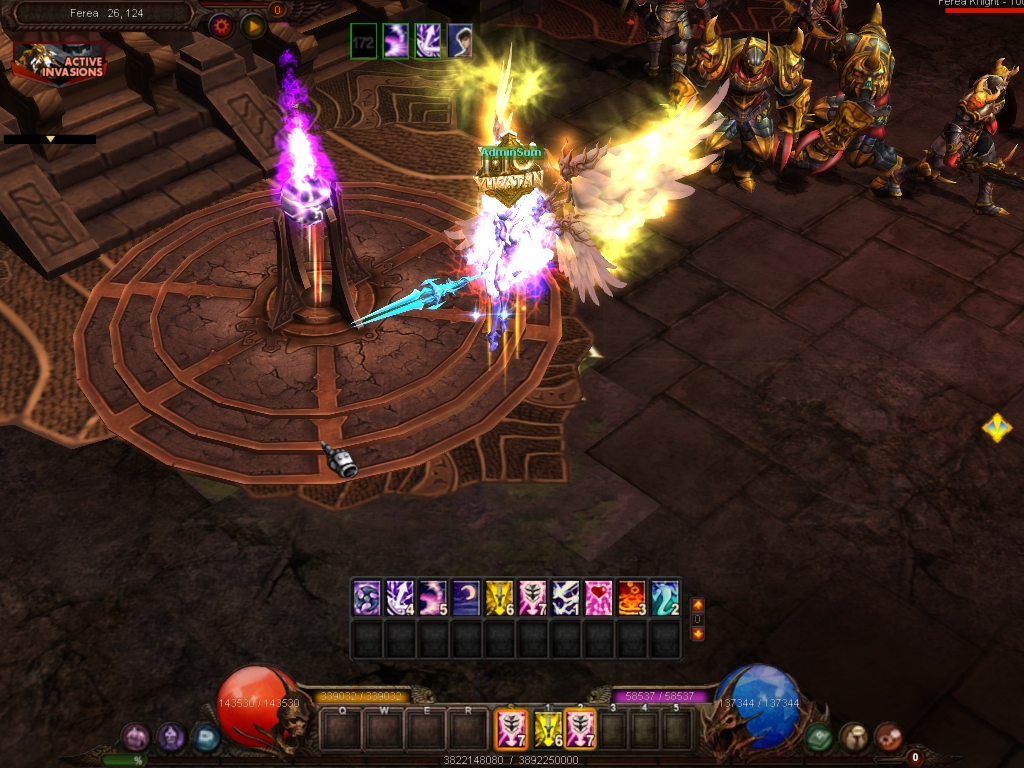Image resolution: width=1024 pixels, height=768 pixels.
Task: Click the orange gear settings button
Action: pos(221,26)
